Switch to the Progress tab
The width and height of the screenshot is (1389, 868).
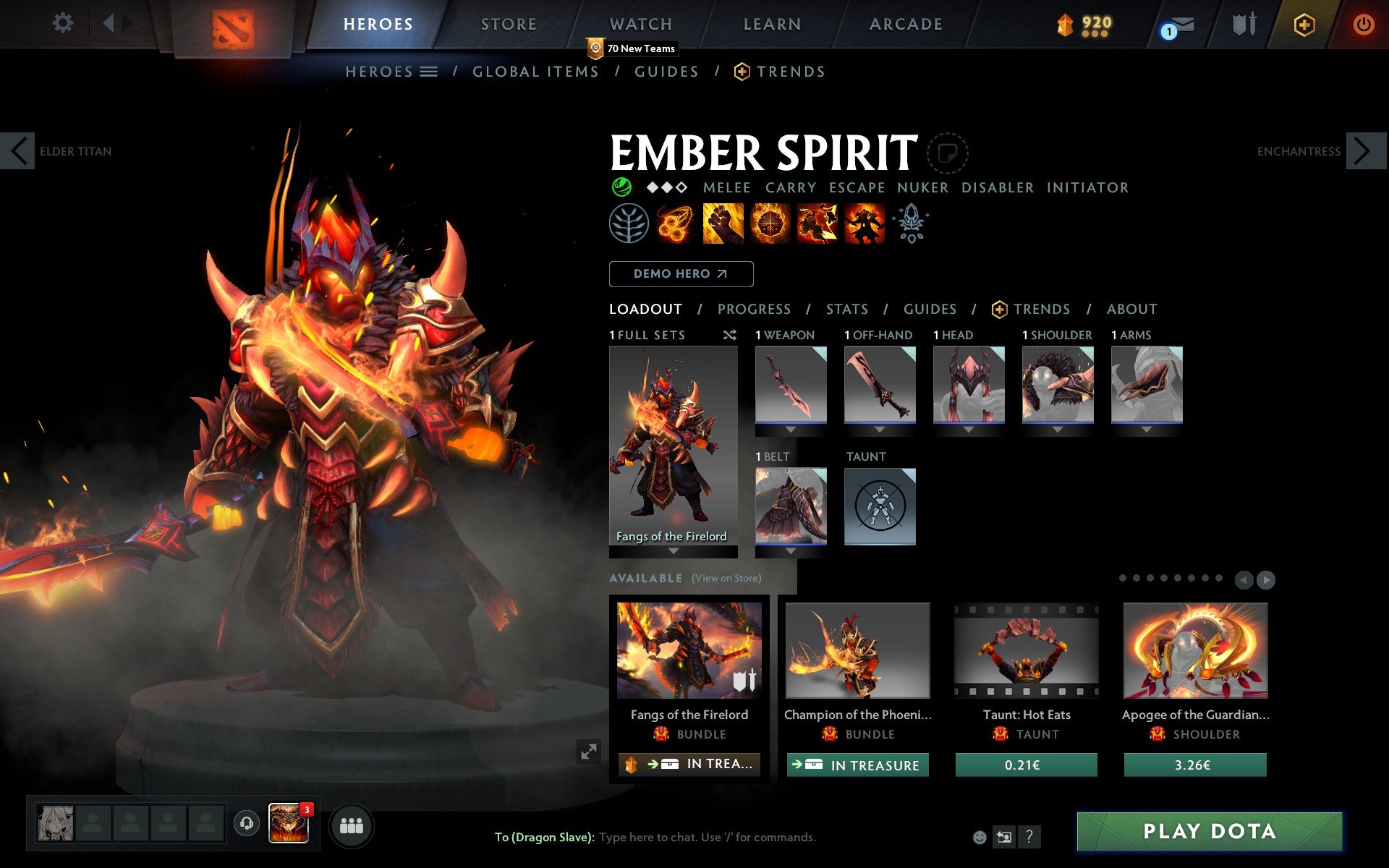point(754,309)
